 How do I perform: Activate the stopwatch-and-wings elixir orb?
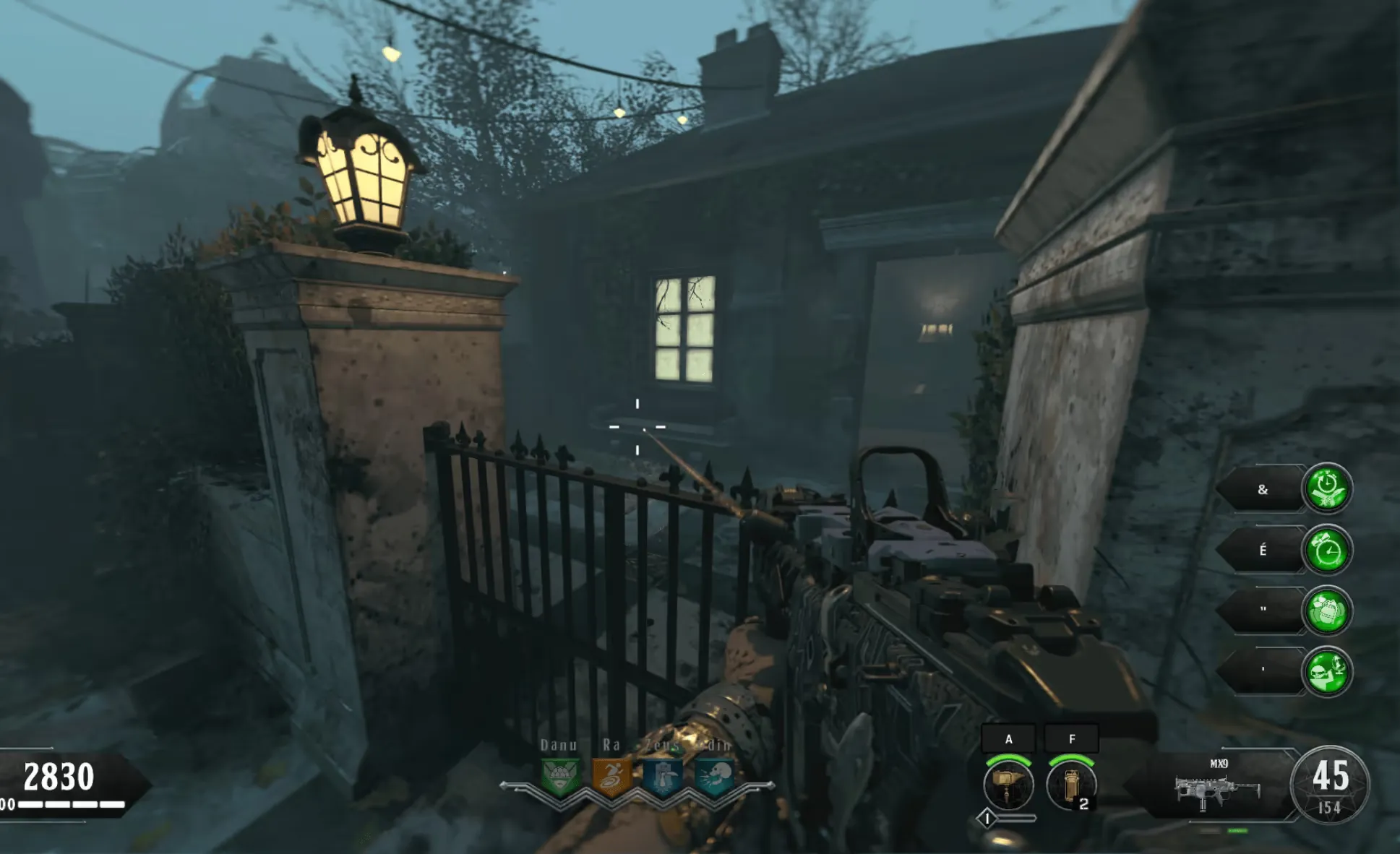click(1327, 489)
